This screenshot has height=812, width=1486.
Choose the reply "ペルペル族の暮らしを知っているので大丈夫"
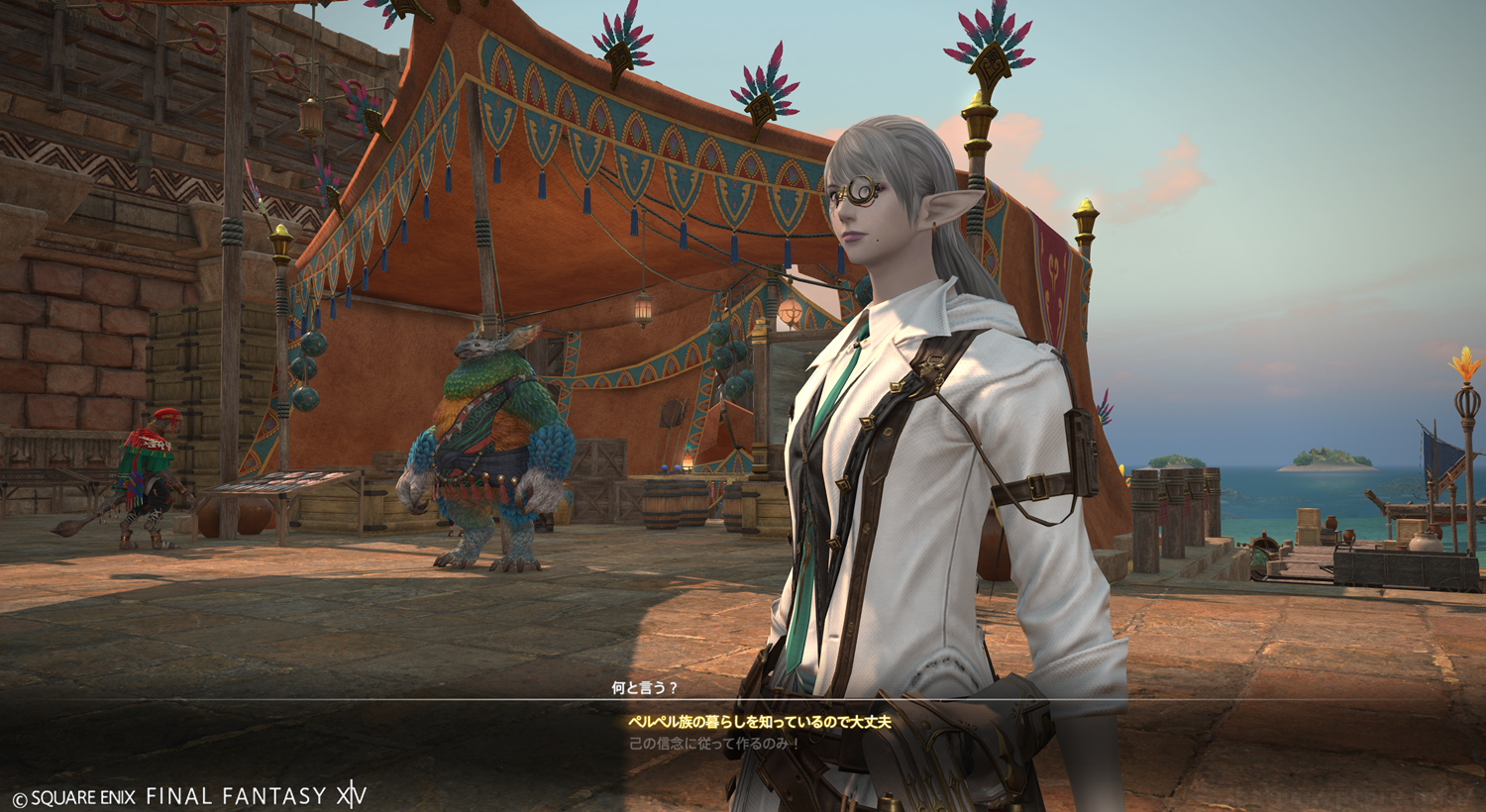click(x=745, y=723)
